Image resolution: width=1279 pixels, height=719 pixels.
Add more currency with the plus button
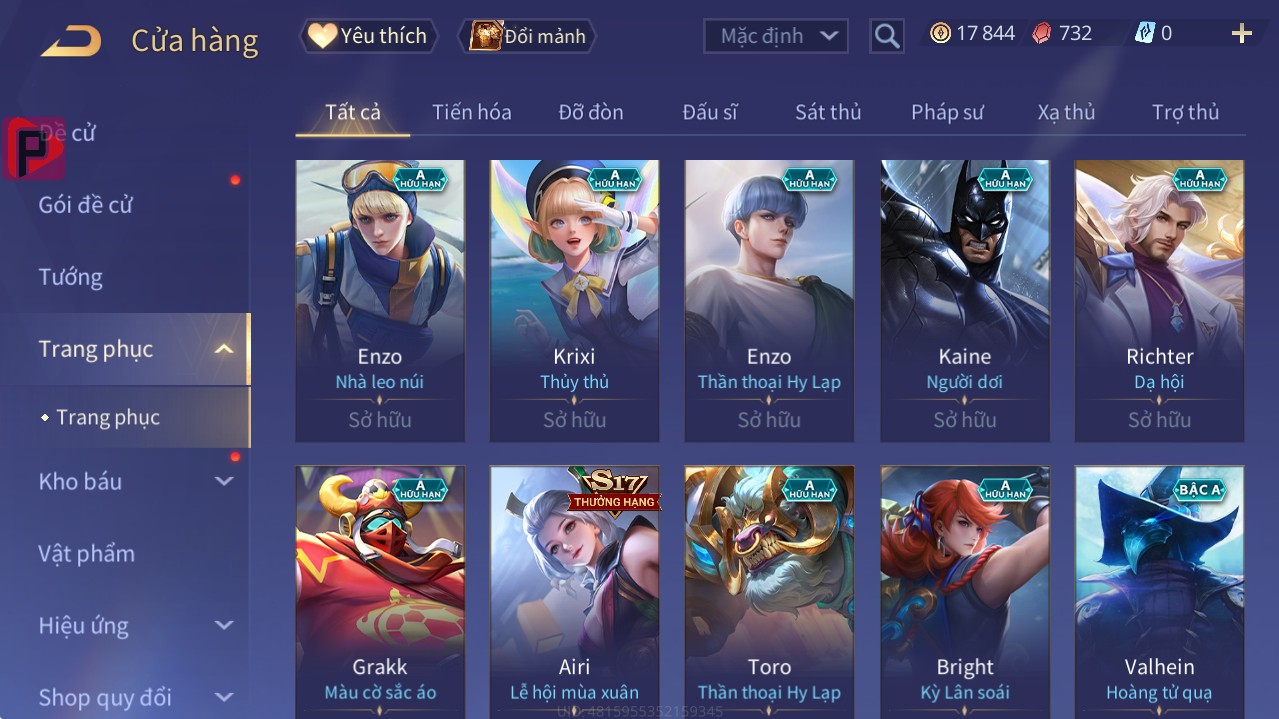tap(1241, 34)
